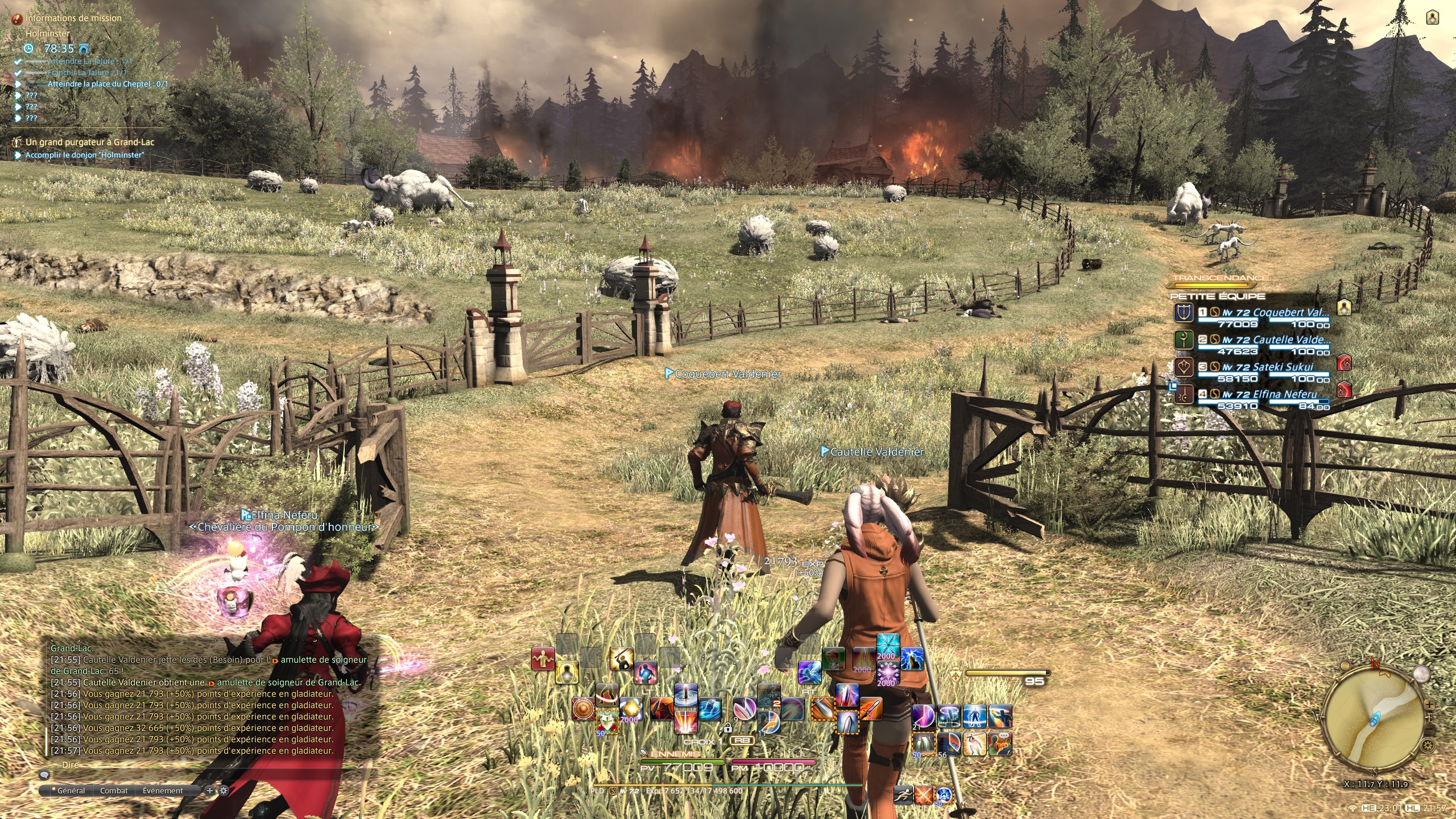Viewport: 1456px width, 819px height.
Task: Add a new chat tab with plus button
Action: point(210,791)
